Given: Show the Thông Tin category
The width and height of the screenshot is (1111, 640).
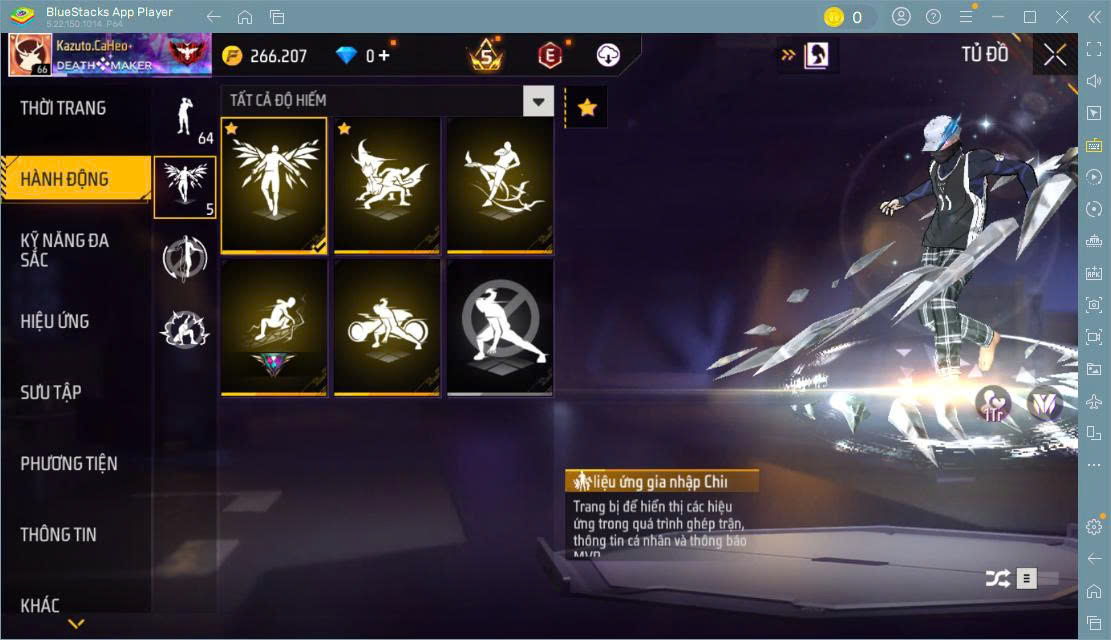Looking at the screenshot, I should [x=59, y=535].
